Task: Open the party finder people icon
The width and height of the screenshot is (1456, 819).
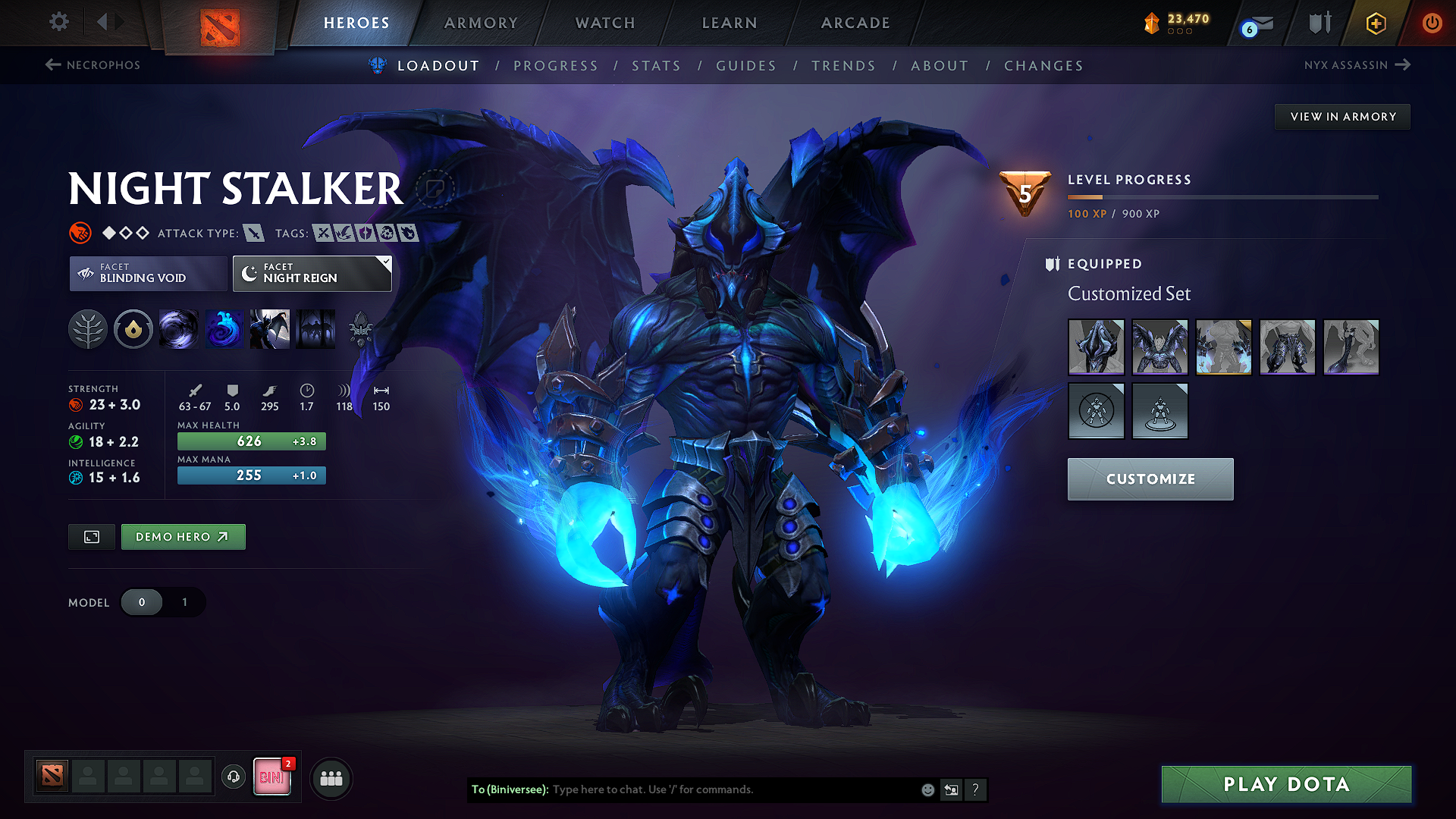Action: pyautogui.click(x=331, y=778)
